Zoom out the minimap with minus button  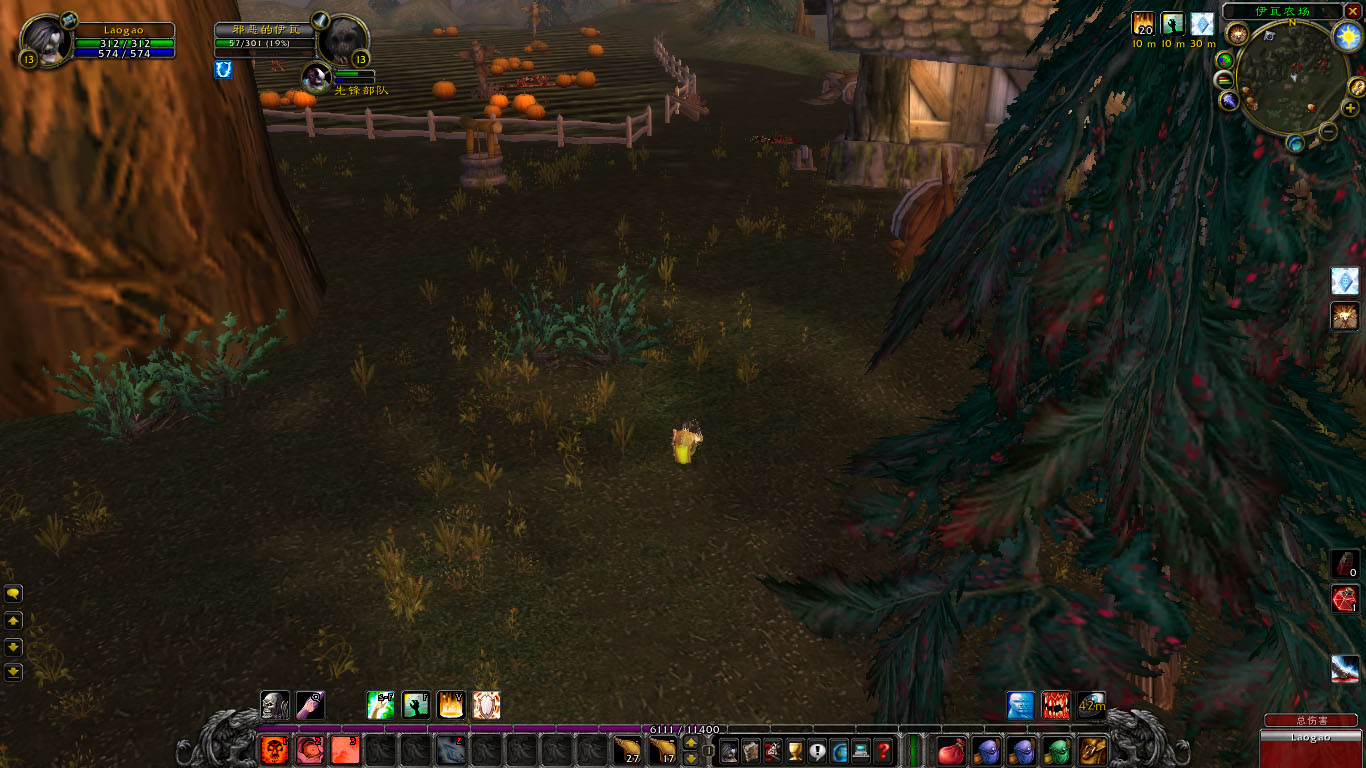point(1328,131)
